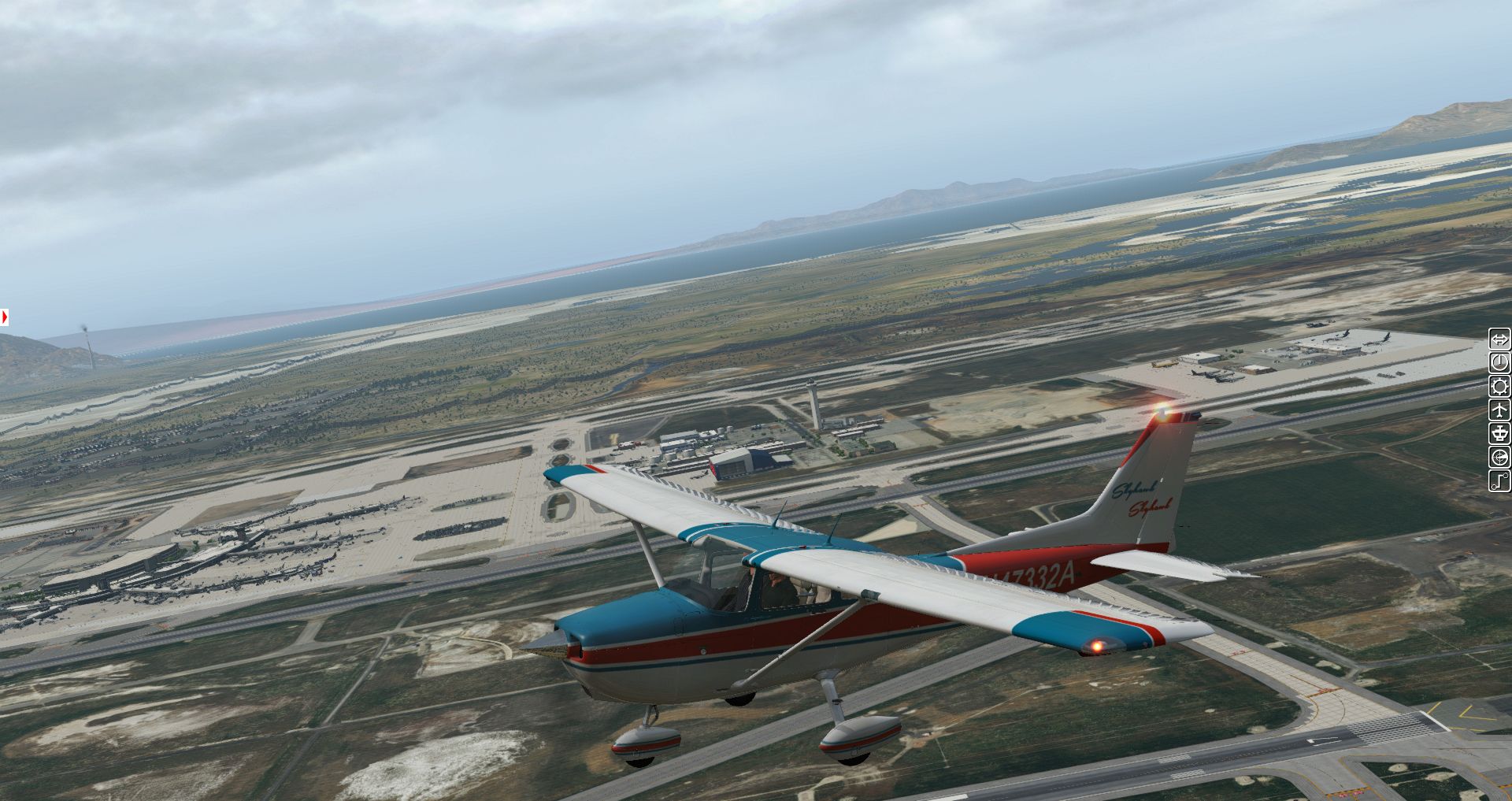Select the airplane icon in the sidebar
Image resolution: width=1512 pixels, height=801 pixels.
point(1499,410)
